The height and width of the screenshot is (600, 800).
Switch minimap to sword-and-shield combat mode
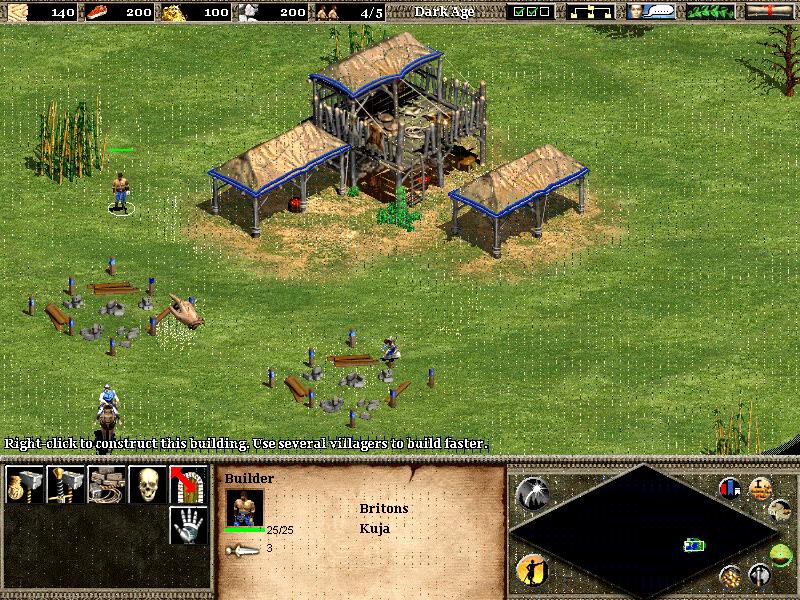761,576
